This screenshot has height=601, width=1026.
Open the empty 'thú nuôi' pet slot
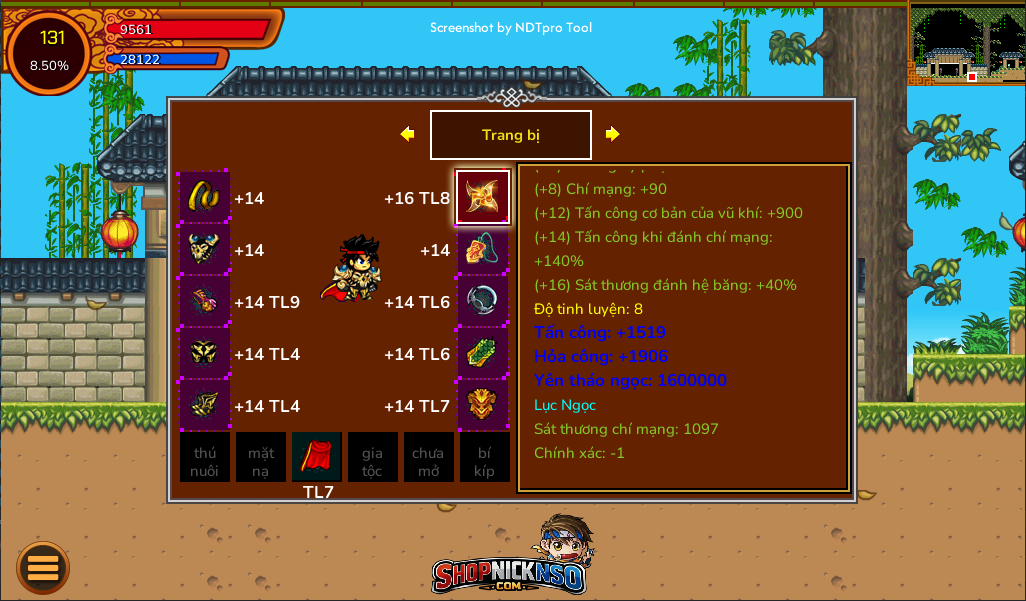[205, 458]
